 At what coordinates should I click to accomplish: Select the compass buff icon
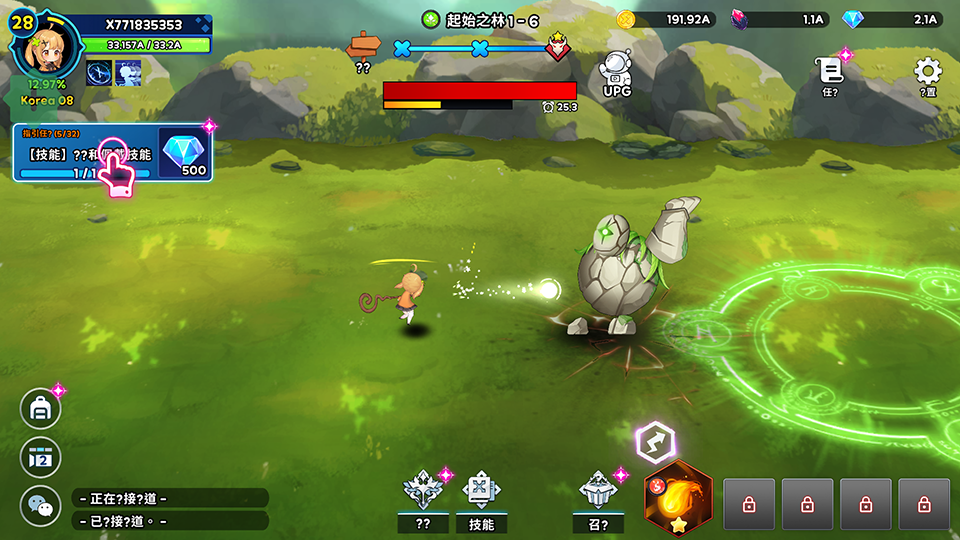(x=98, y=73)
